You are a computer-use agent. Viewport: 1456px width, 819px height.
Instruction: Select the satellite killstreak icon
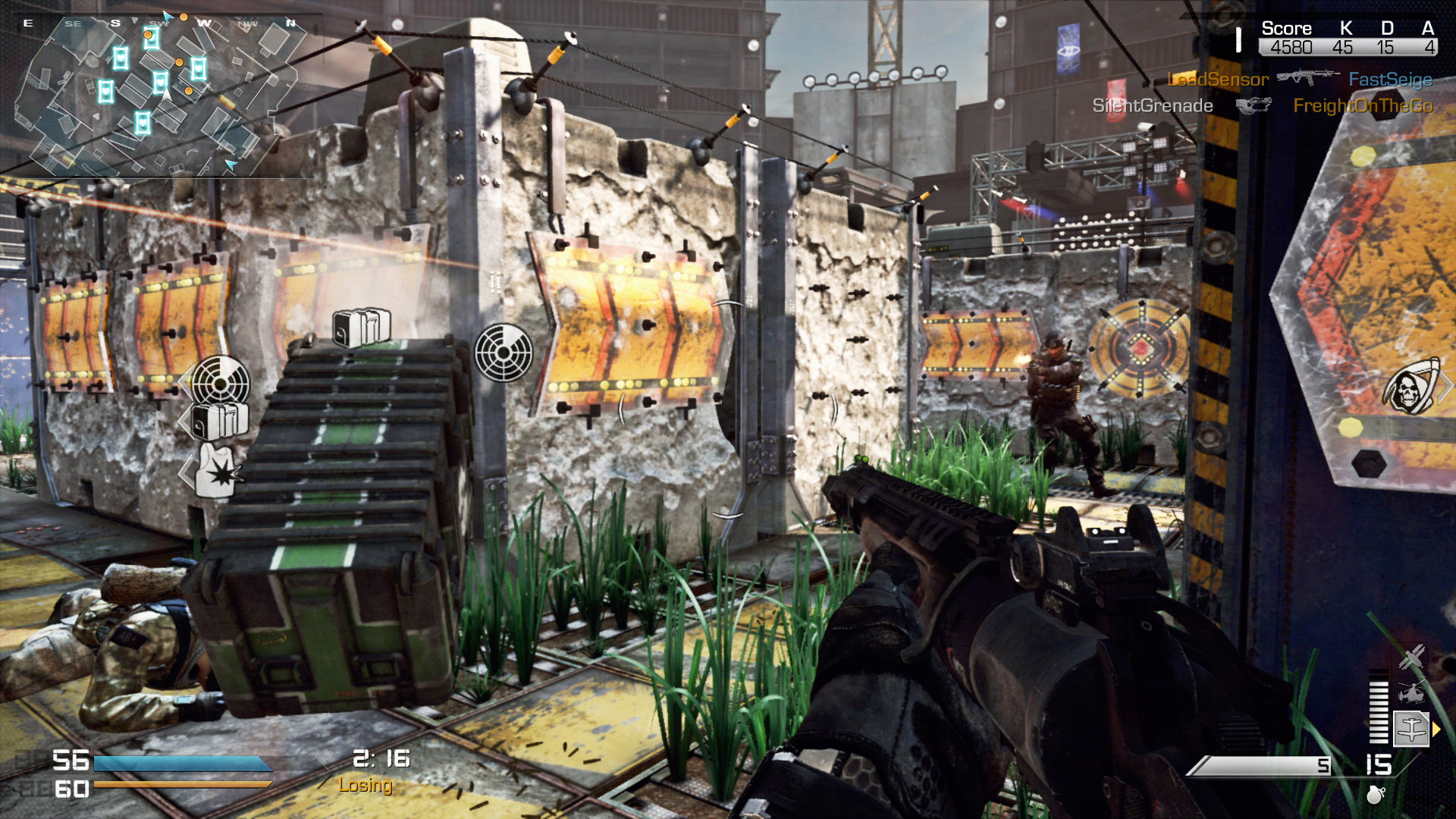click(1411, 657)
